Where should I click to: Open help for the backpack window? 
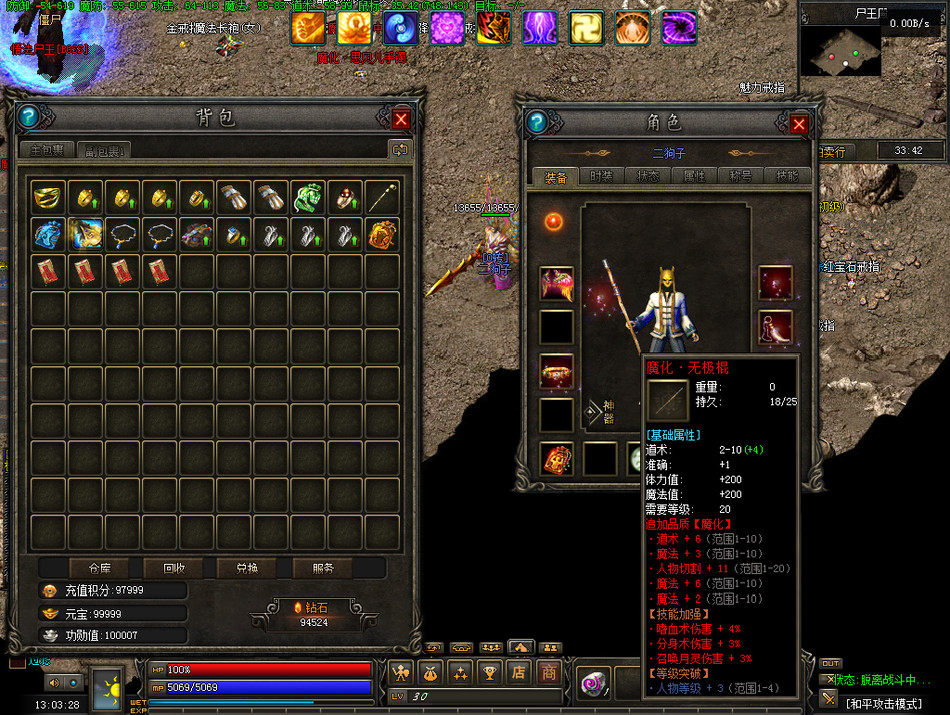click(x=28, y=117)
